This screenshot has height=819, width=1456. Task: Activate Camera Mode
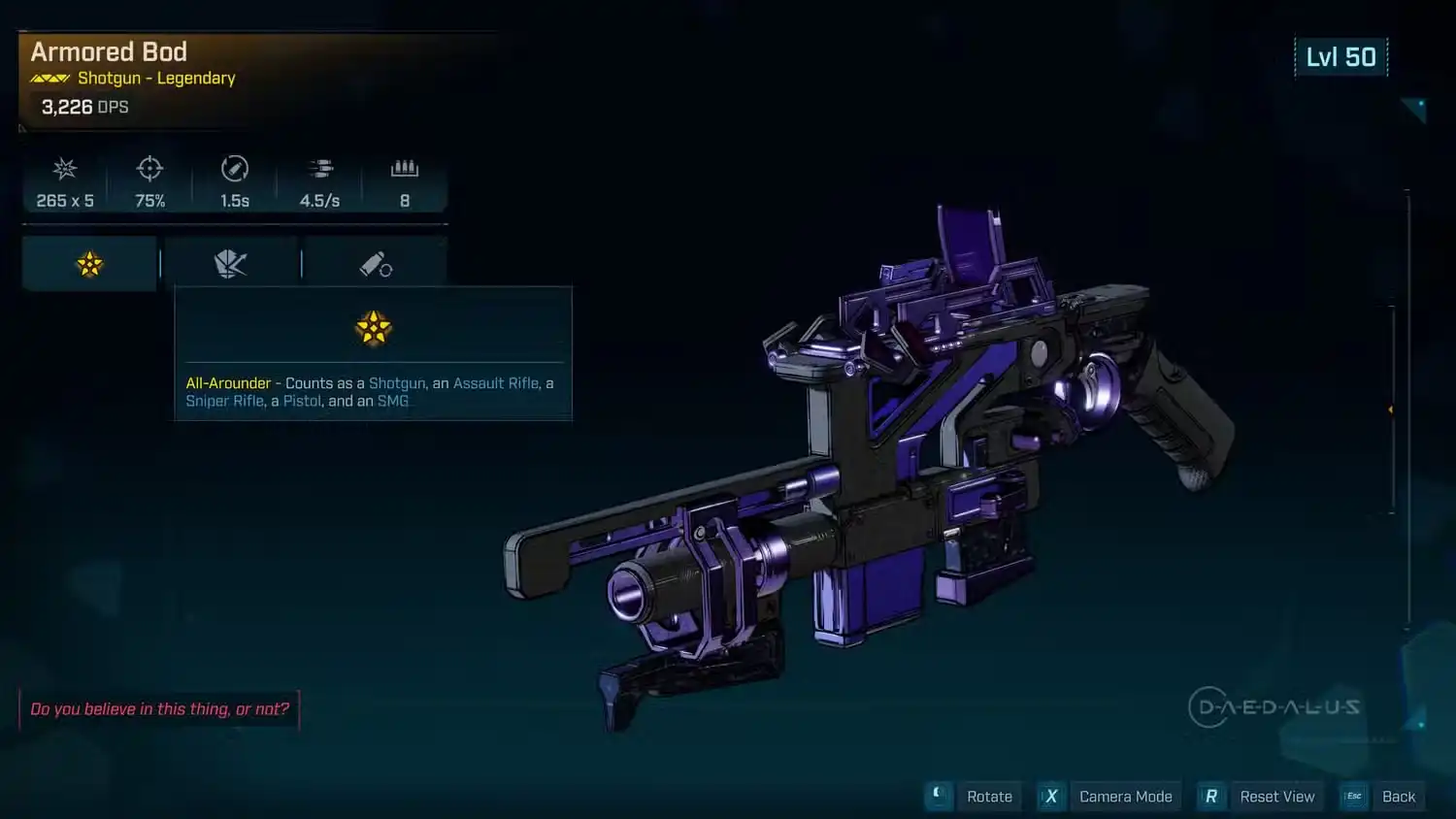tap(1109, 797)
